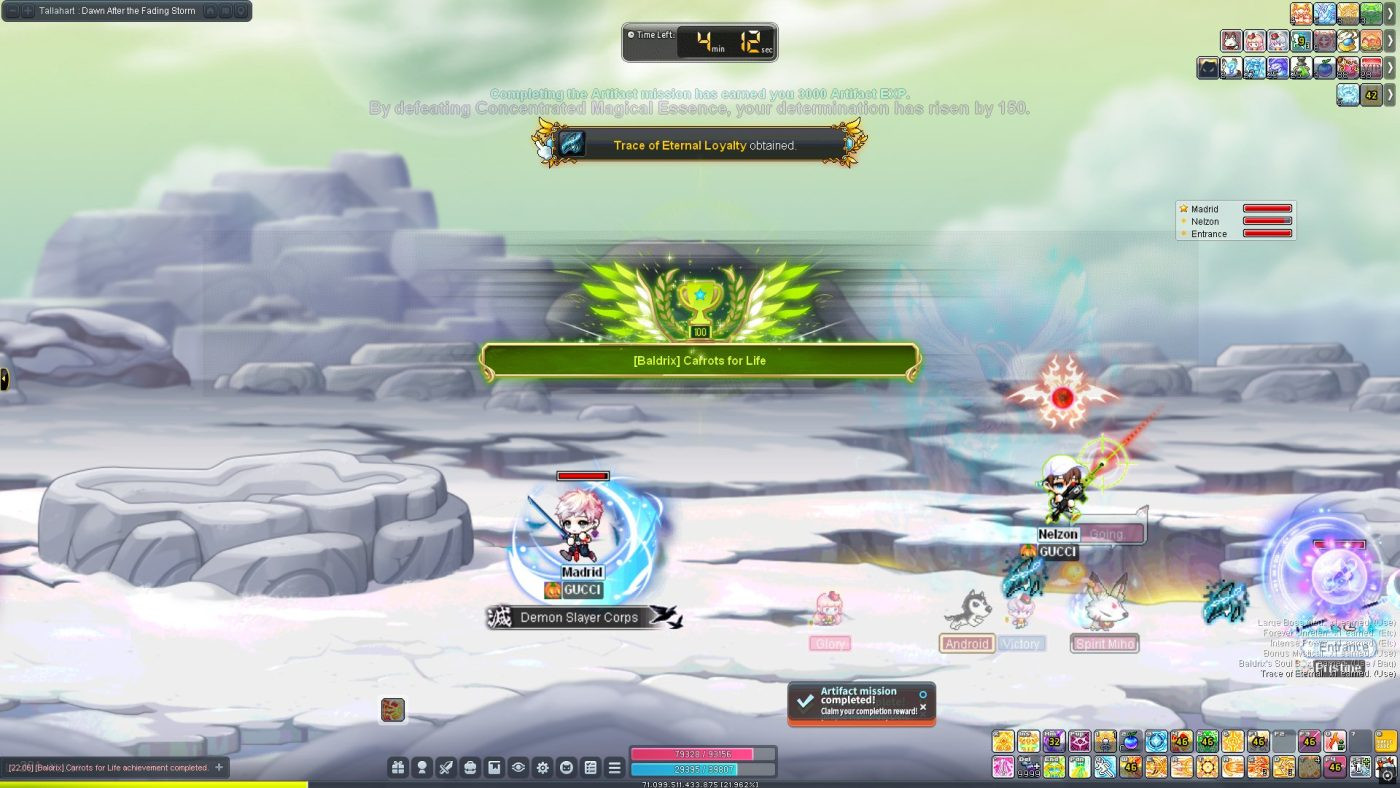The image size is (1400, 788).
Task: Click the minimap bar's leftmost minimize button
Action: (x=14, y=11)
